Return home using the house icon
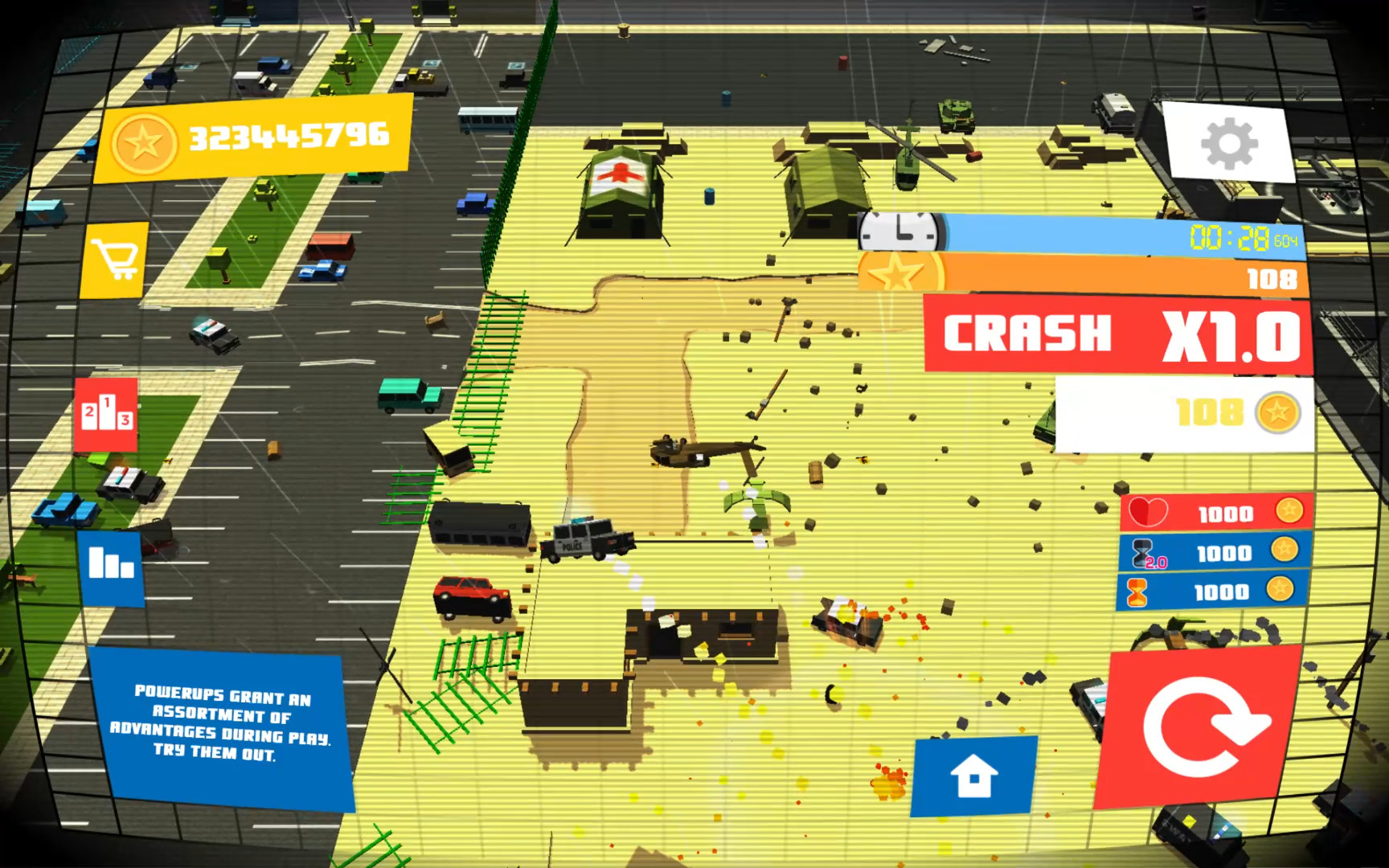This screenshot has height=868, width=1389. coord(973,774)
